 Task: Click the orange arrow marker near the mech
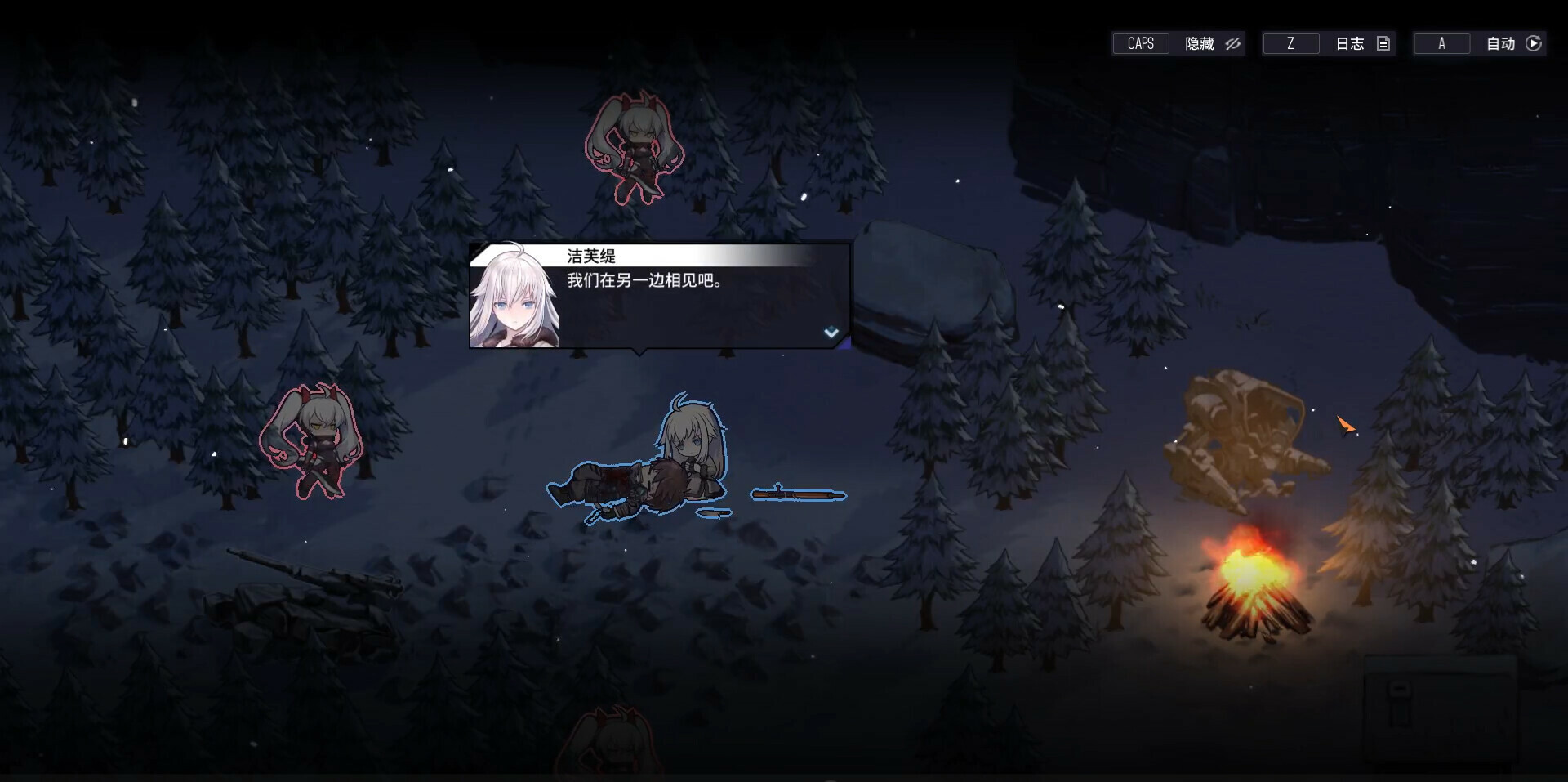[x=1346, y=426]
